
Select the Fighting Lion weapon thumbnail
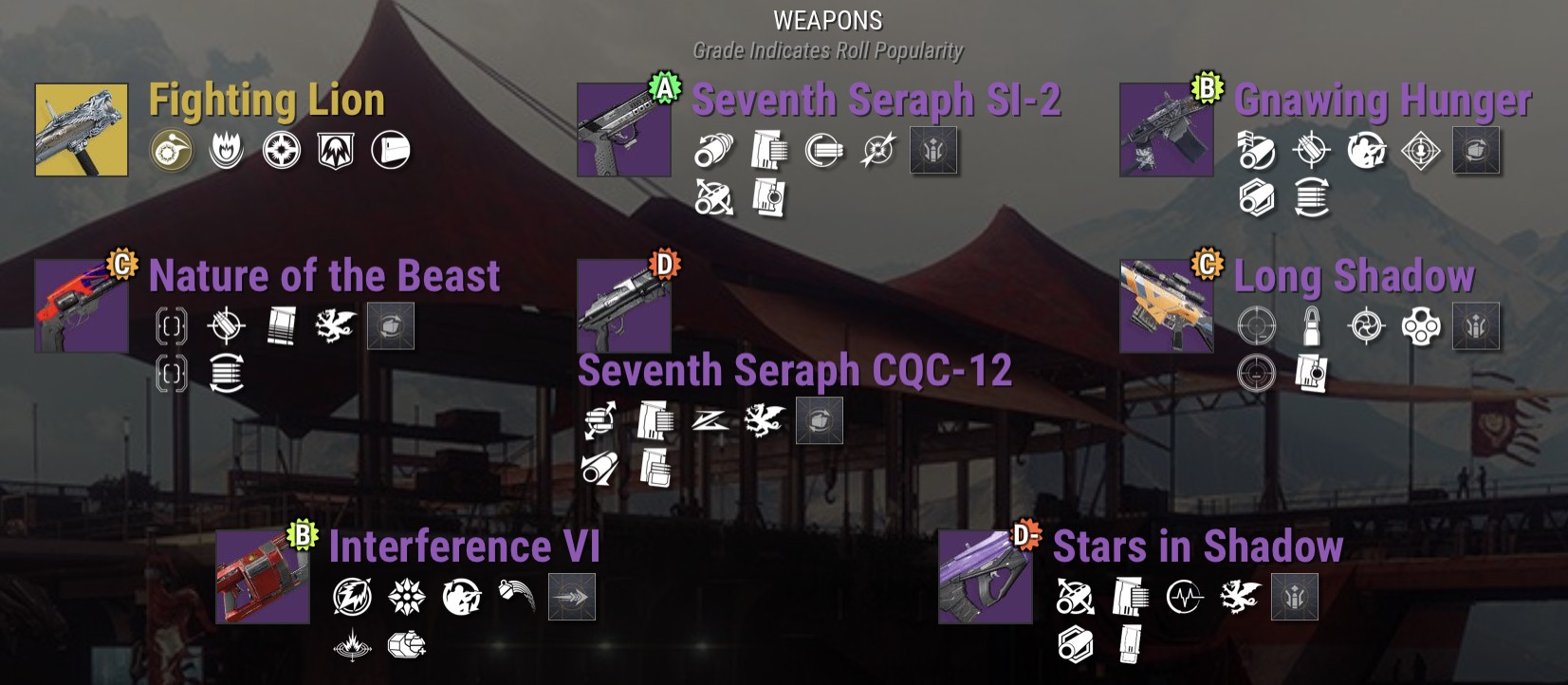point(82,129)
